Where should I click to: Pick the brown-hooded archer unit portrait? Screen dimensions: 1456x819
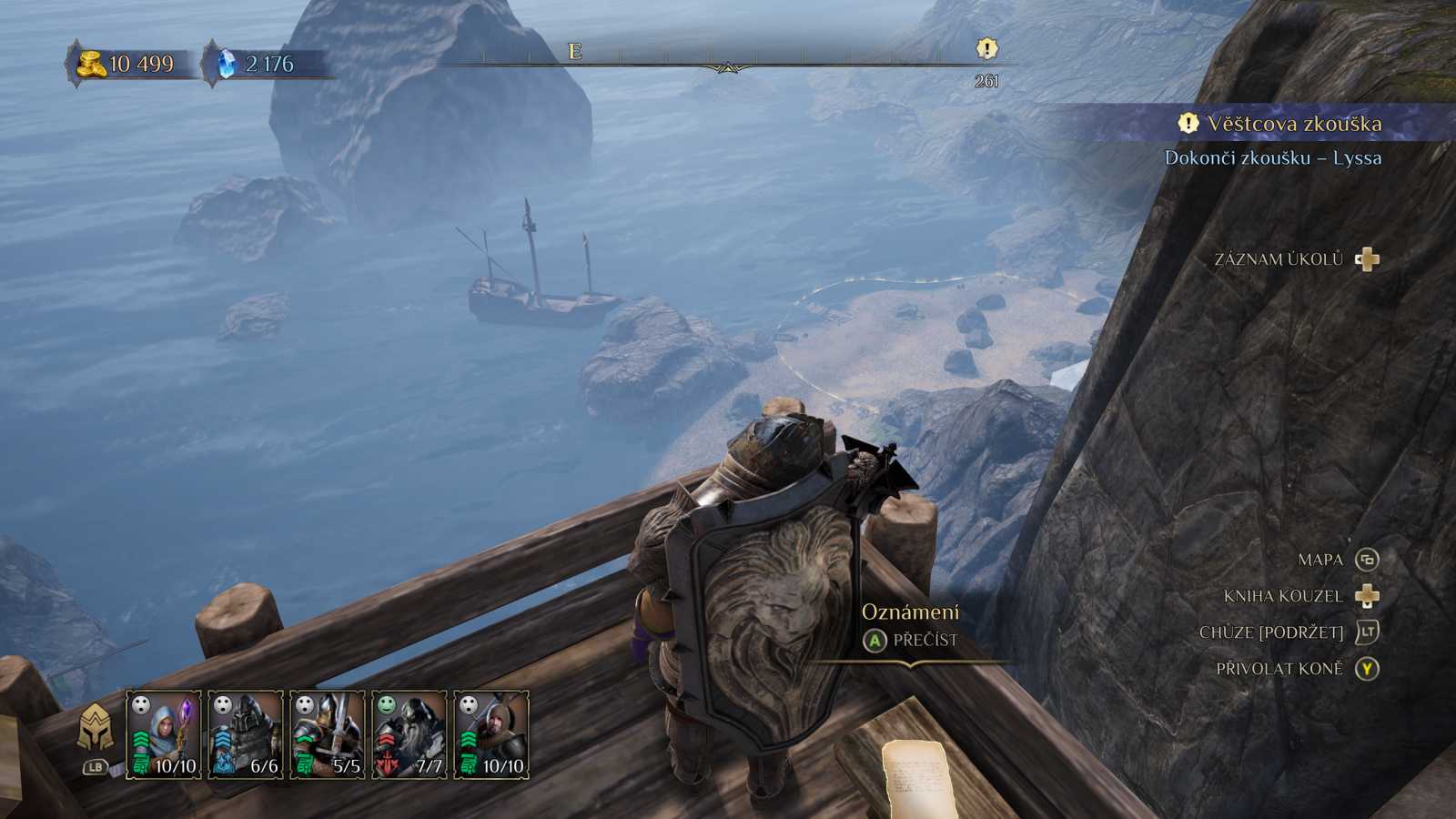click(491, 733)
